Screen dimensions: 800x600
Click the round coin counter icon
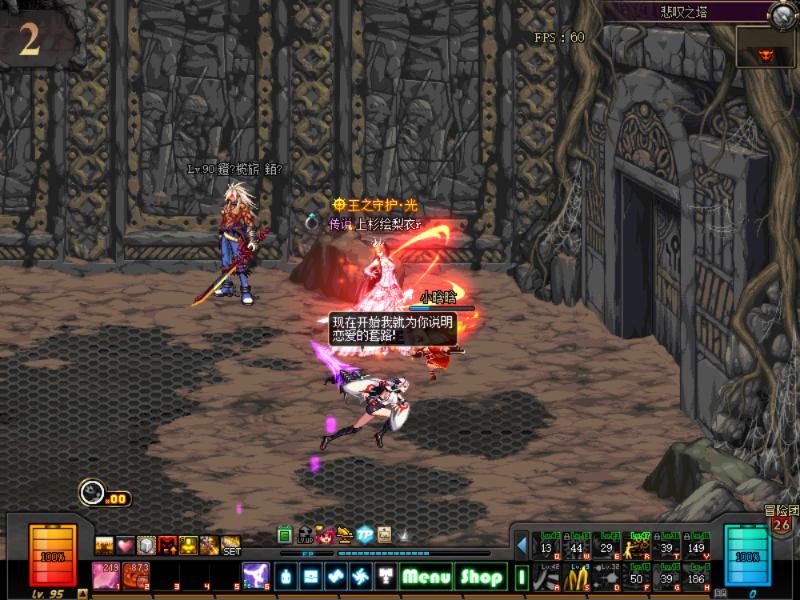tap(93, 492)
